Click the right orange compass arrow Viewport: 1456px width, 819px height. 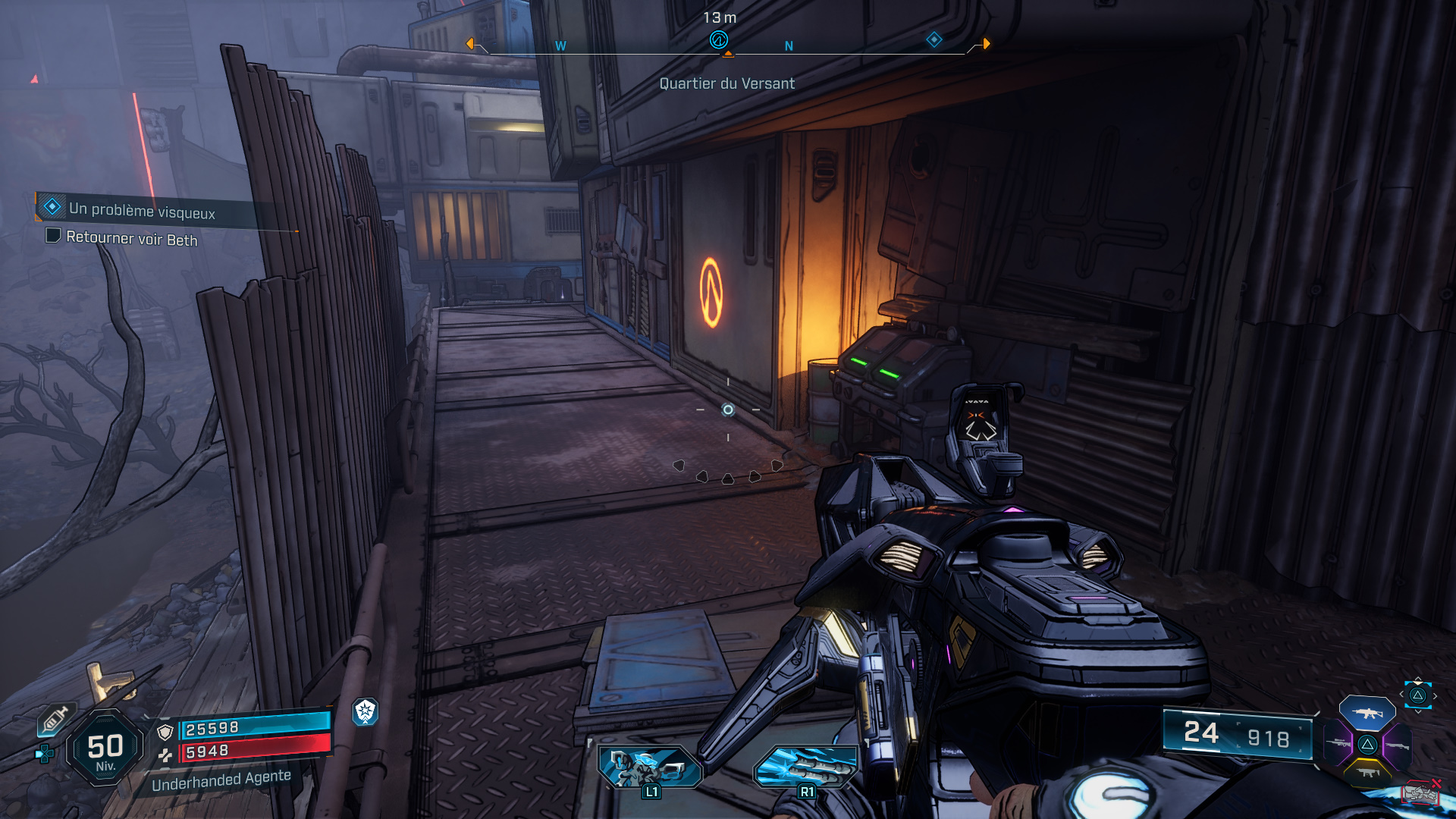click(x=986, y=44)
